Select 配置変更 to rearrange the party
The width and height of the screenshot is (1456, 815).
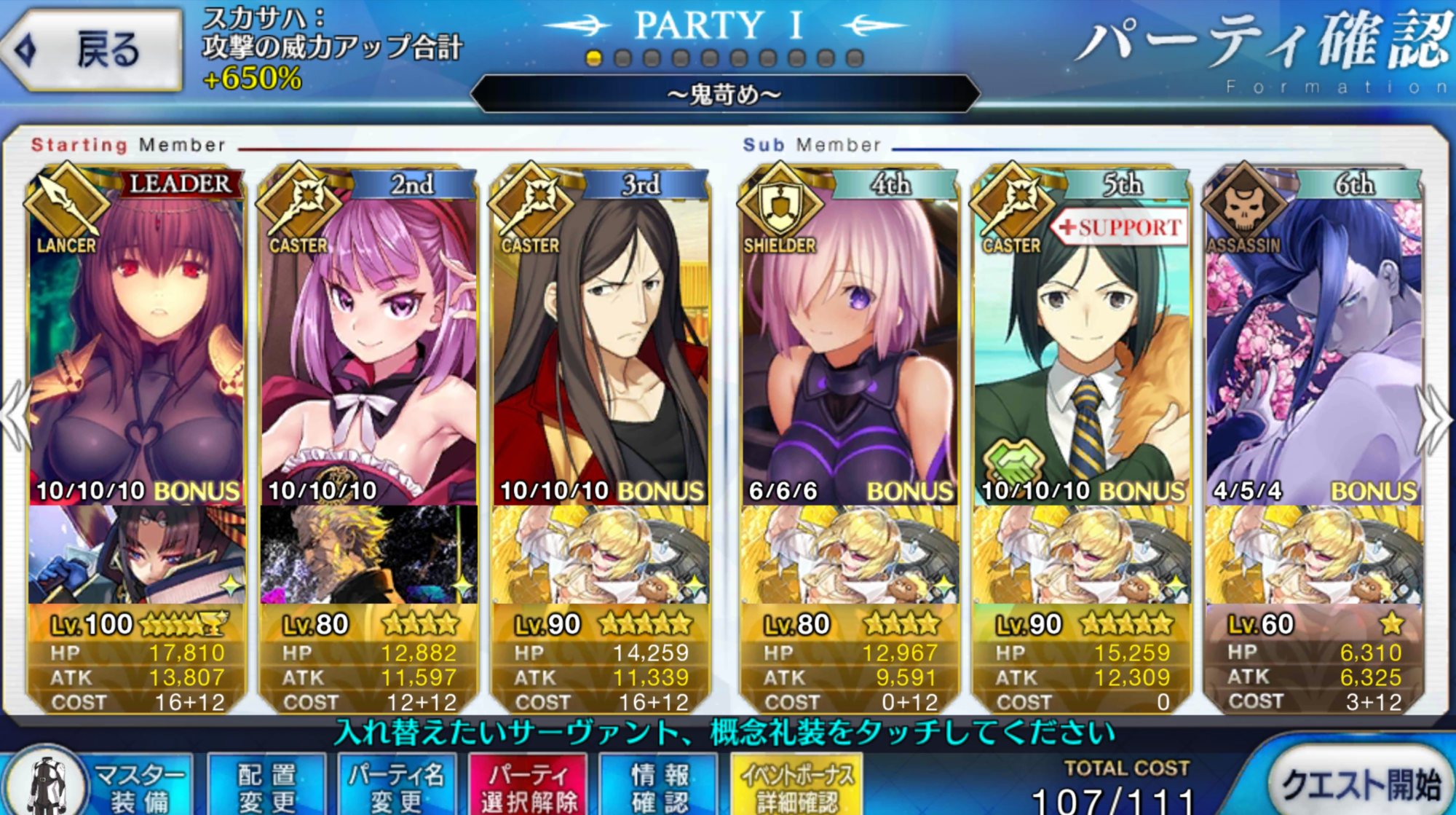pos(267,787)
